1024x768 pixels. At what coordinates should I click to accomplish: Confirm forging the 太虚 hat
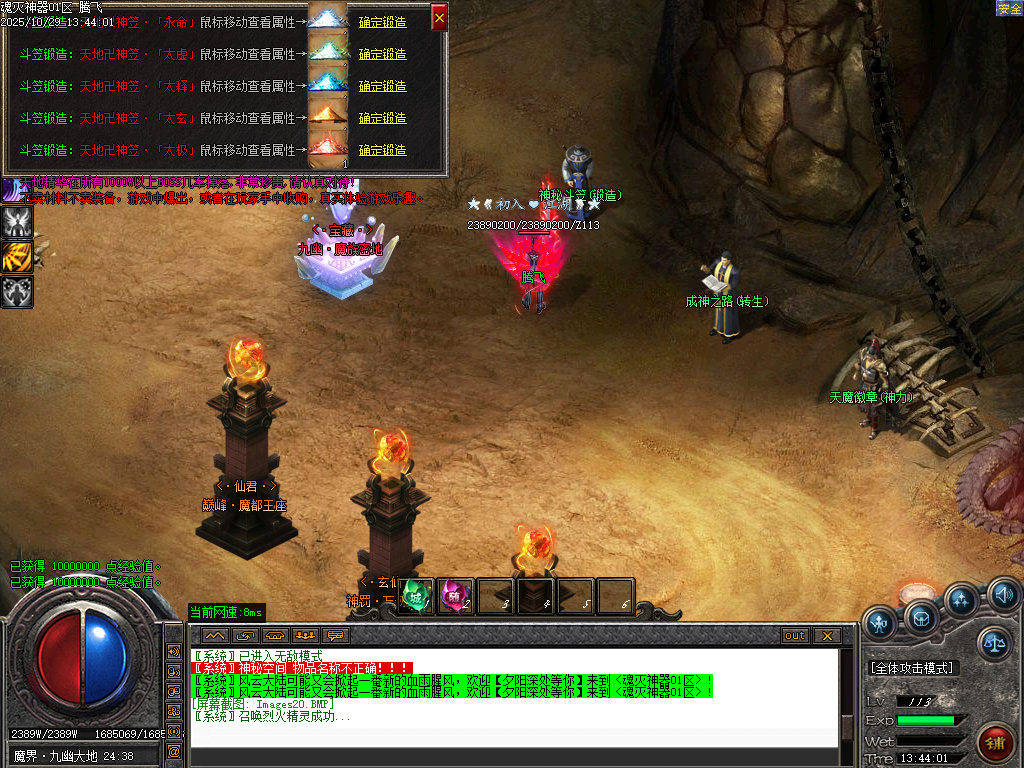pos(382,54)
